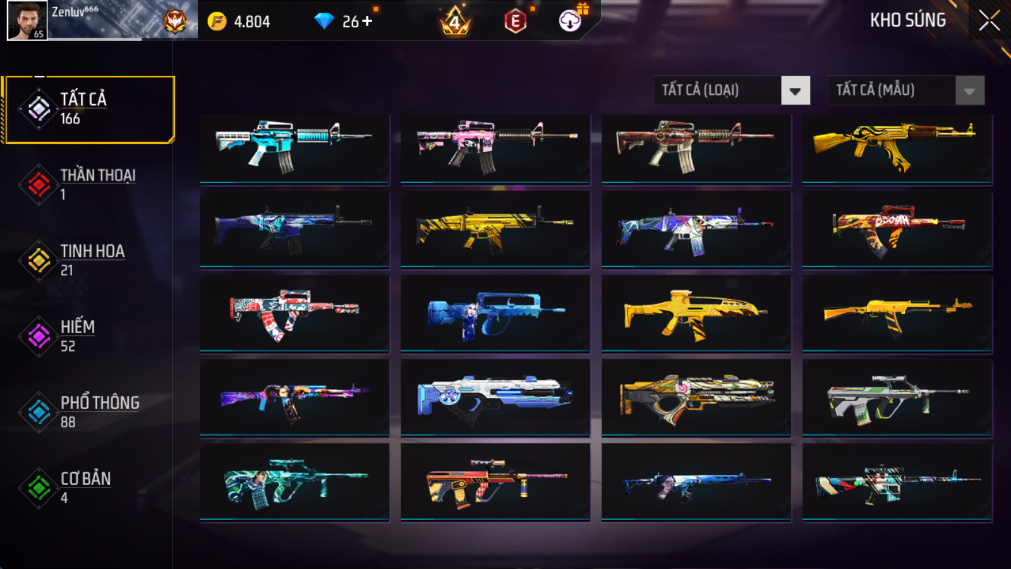The image size is (1011, 569).
Task: Open the gold crown level 4 badge
Action: 456,21
